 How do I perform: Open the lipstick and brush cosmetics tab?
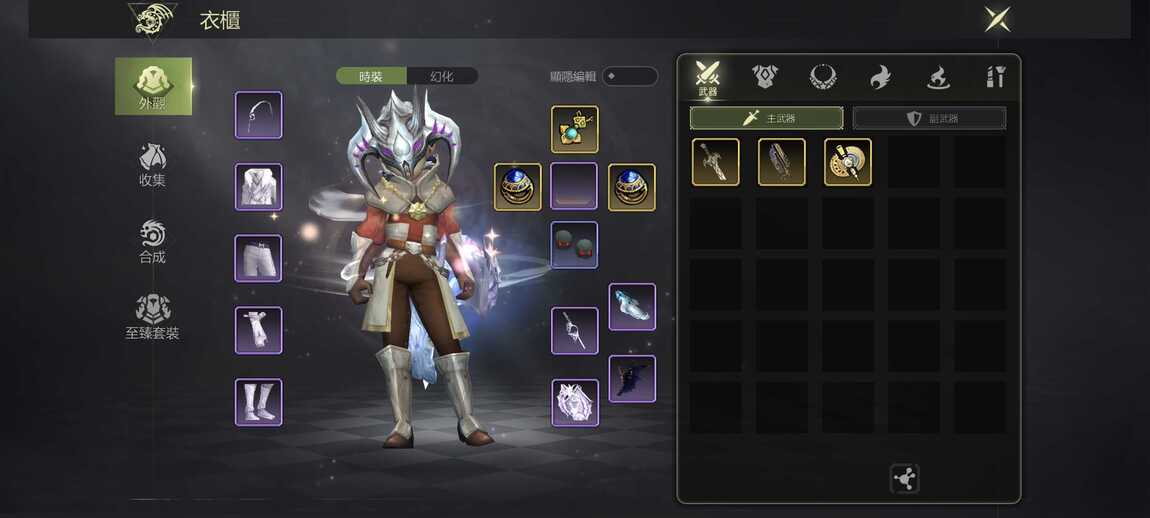995,76
